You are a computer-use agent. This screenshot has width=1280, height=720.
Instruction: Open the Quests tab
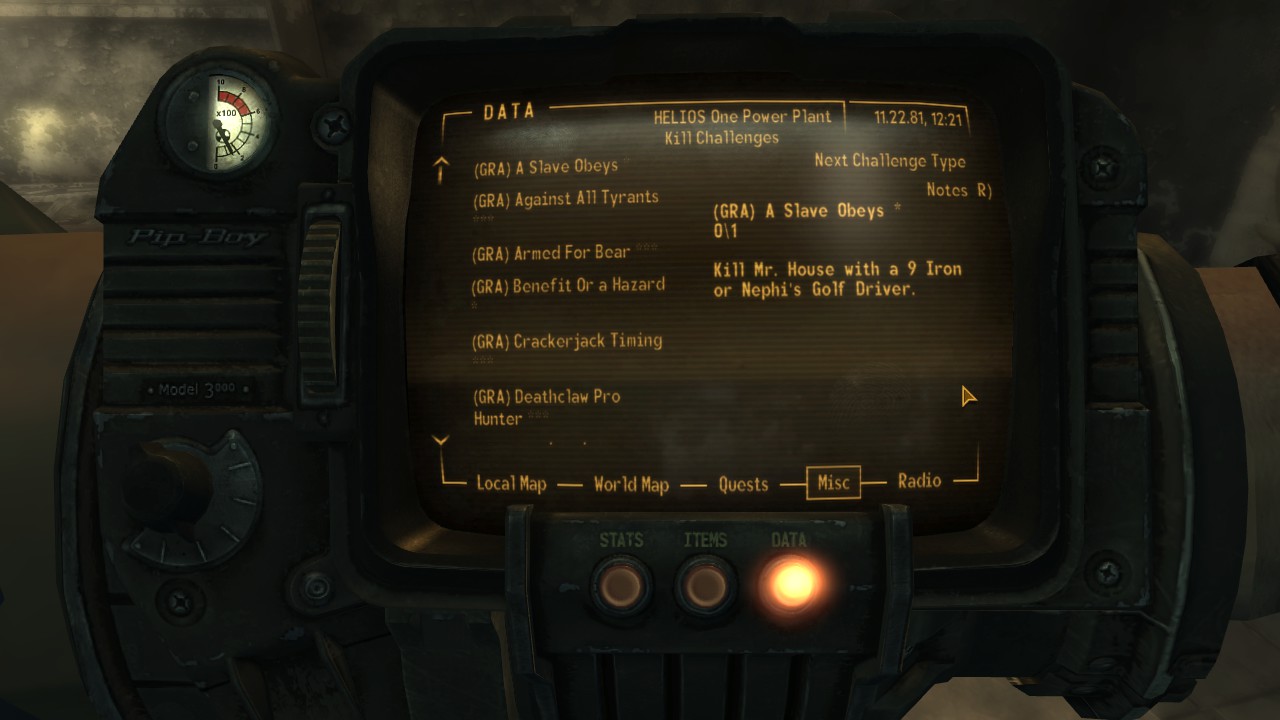point(743,483)
